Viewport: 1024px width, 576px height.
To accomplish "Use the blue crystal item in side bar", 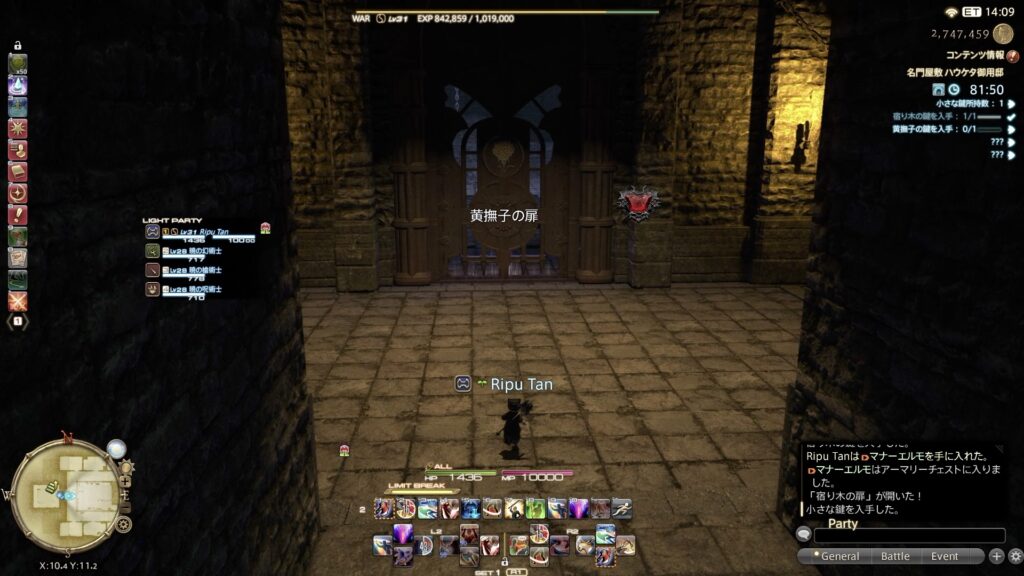I will click(x=18, y=86).
